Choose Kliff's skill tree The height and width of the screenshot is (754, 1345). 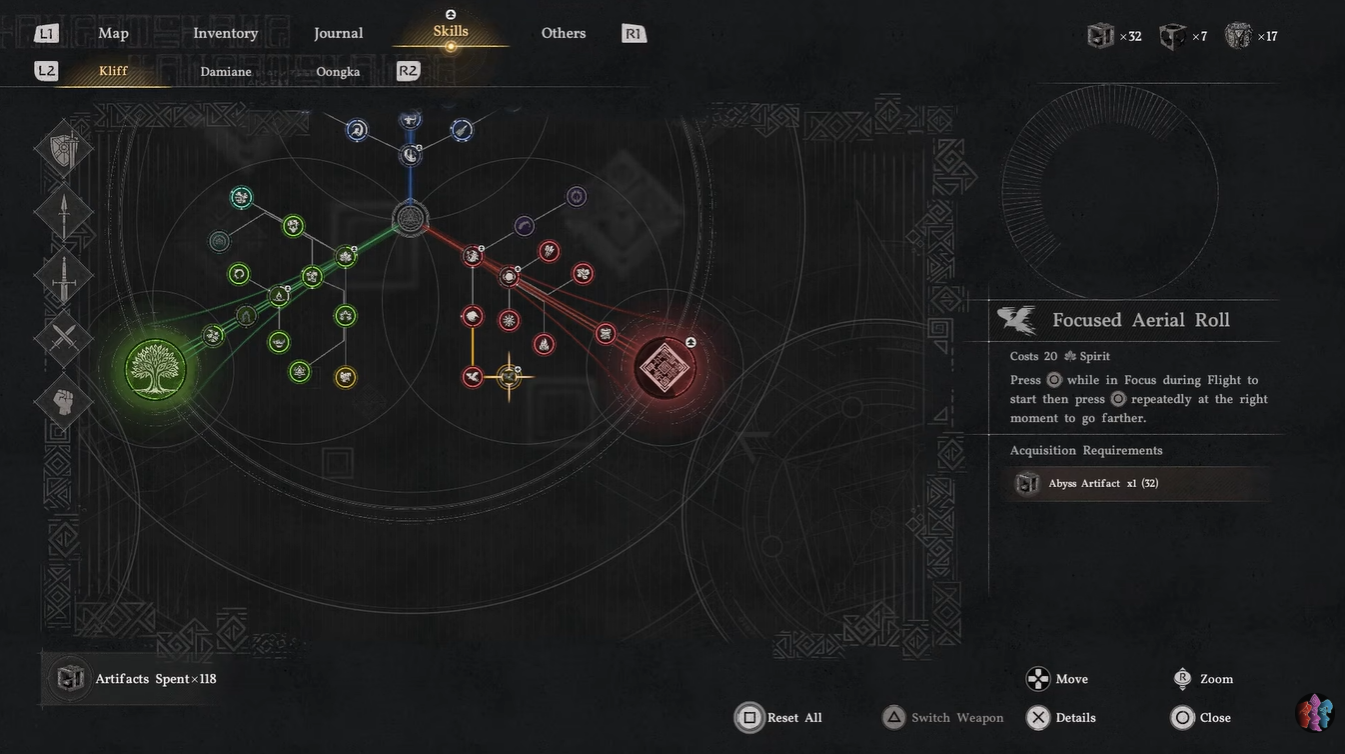(113, 71)
